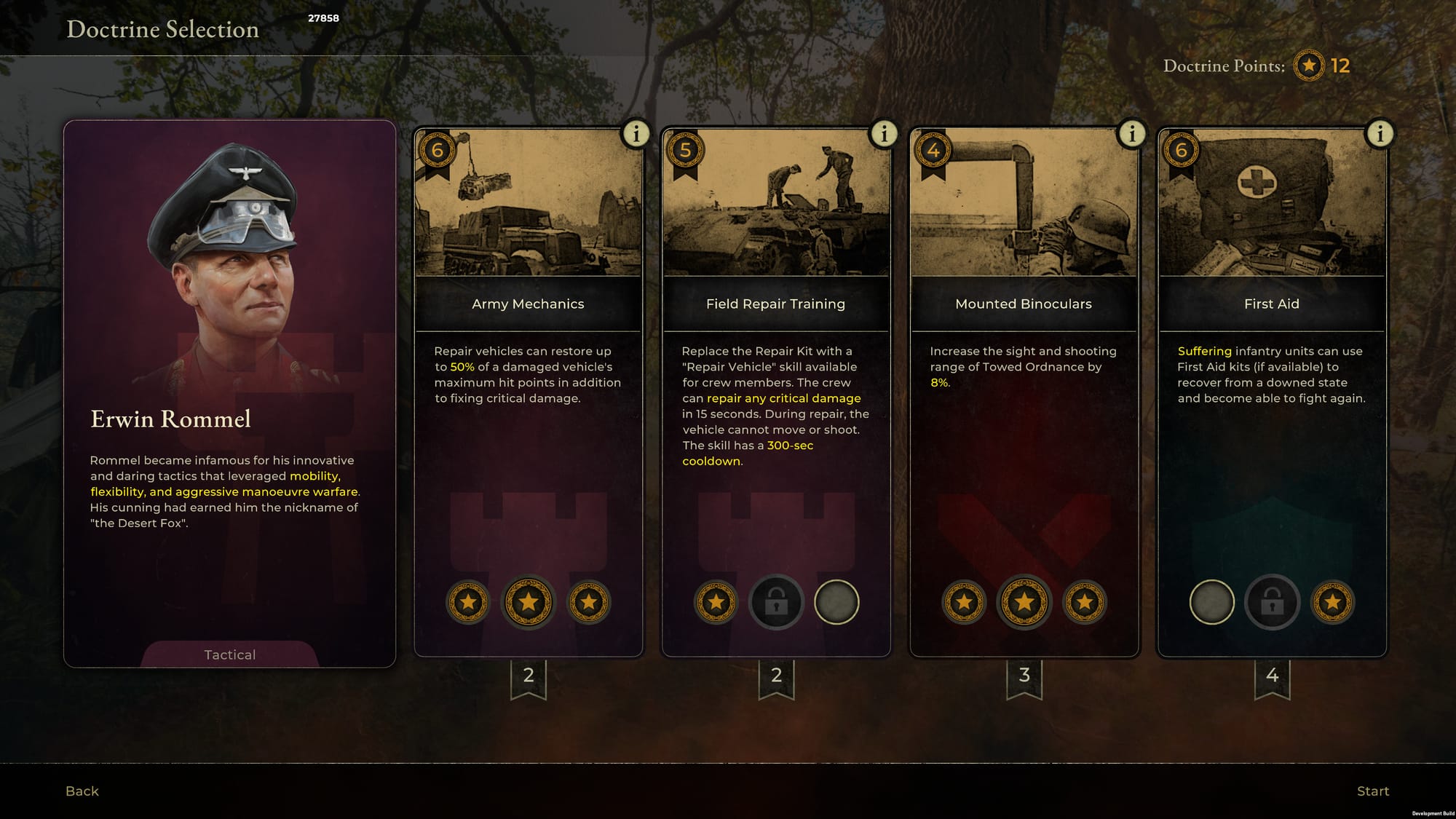Select the First Aid doctrine card

point(1271,304)
